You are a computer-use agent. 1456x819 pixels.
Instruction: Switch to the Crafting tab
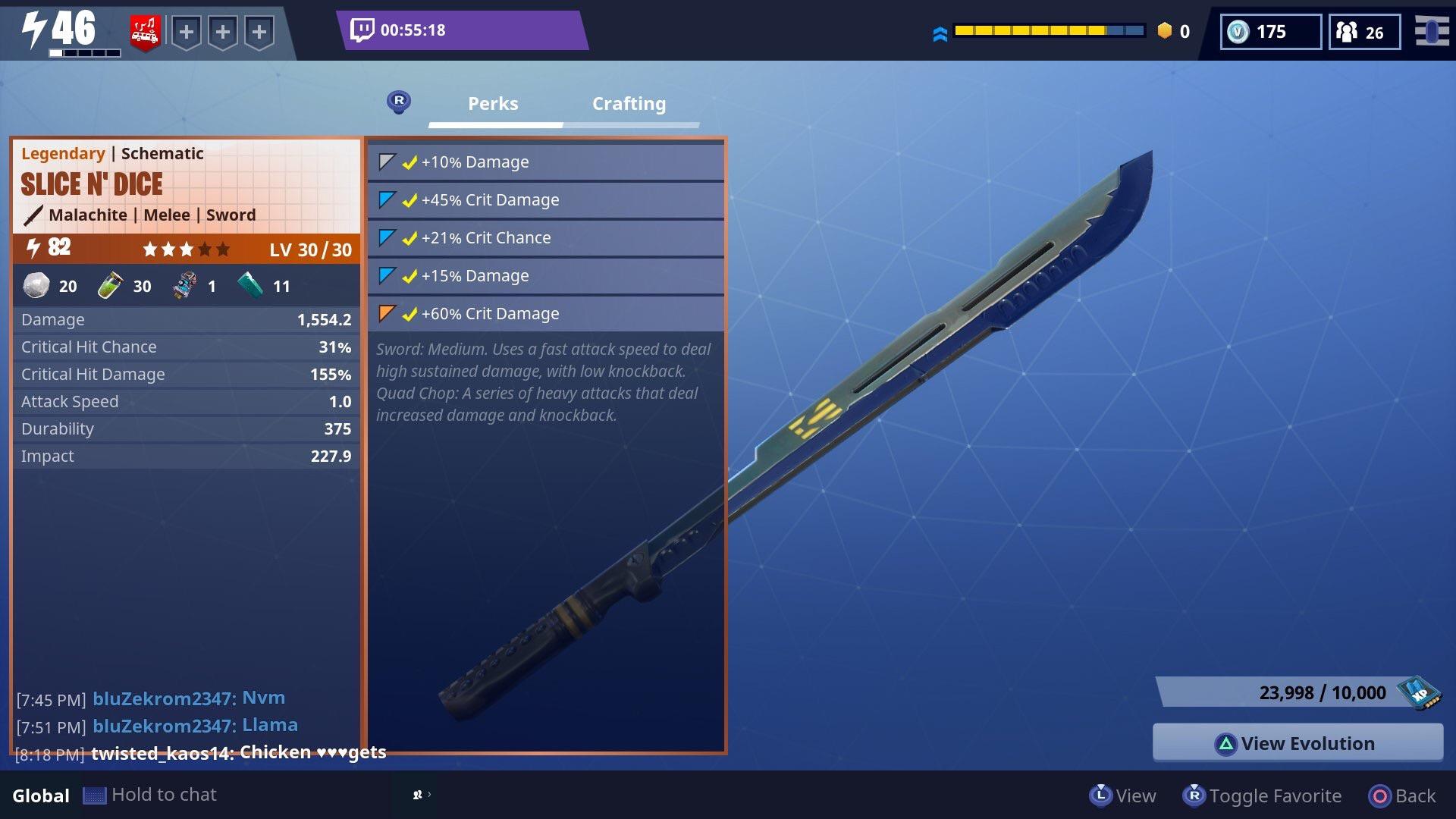629,104
